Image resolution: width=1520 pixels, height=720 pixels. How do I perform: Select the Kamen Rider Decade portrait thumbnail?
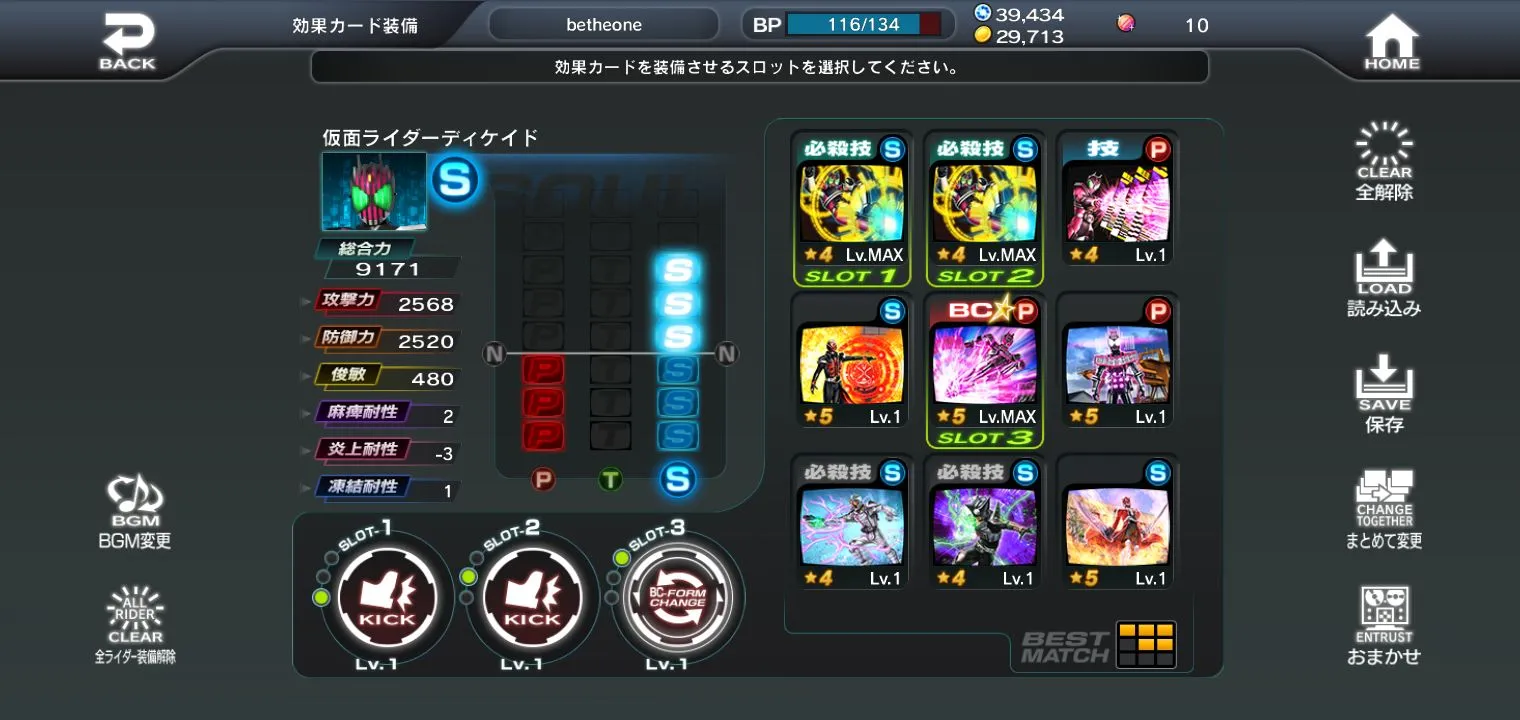(372, 192)
